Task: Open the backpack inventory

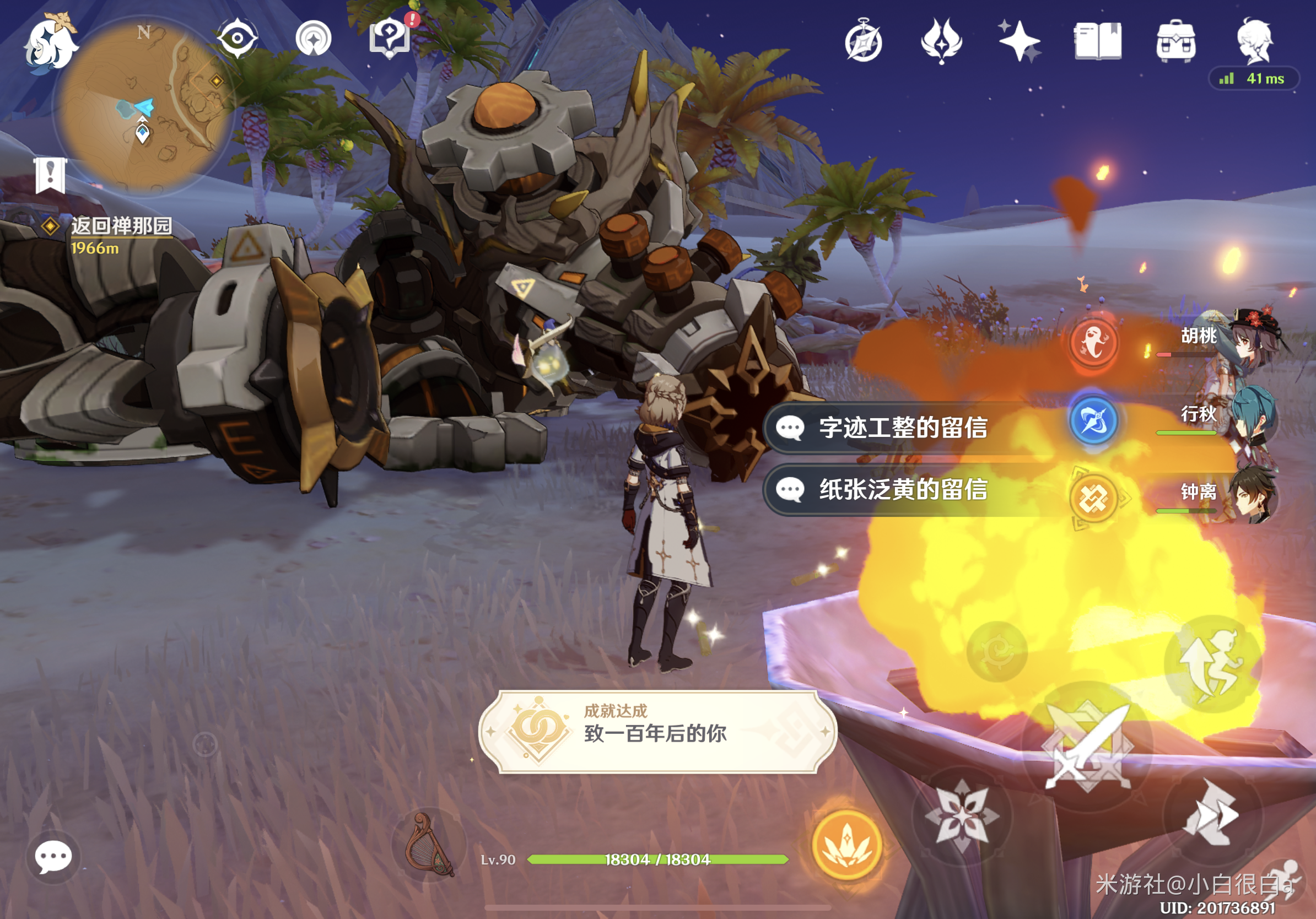Action: [1176, 41]
